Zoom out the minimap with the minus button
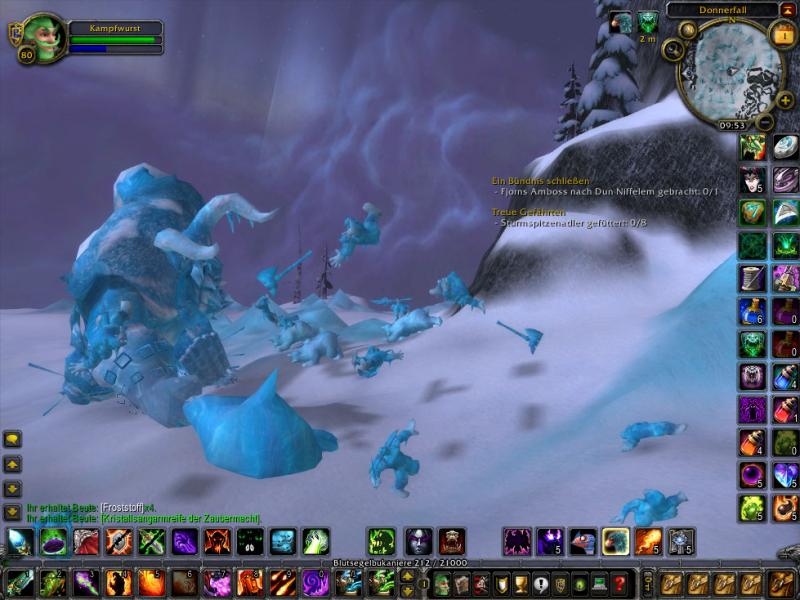 coord(764,122)
